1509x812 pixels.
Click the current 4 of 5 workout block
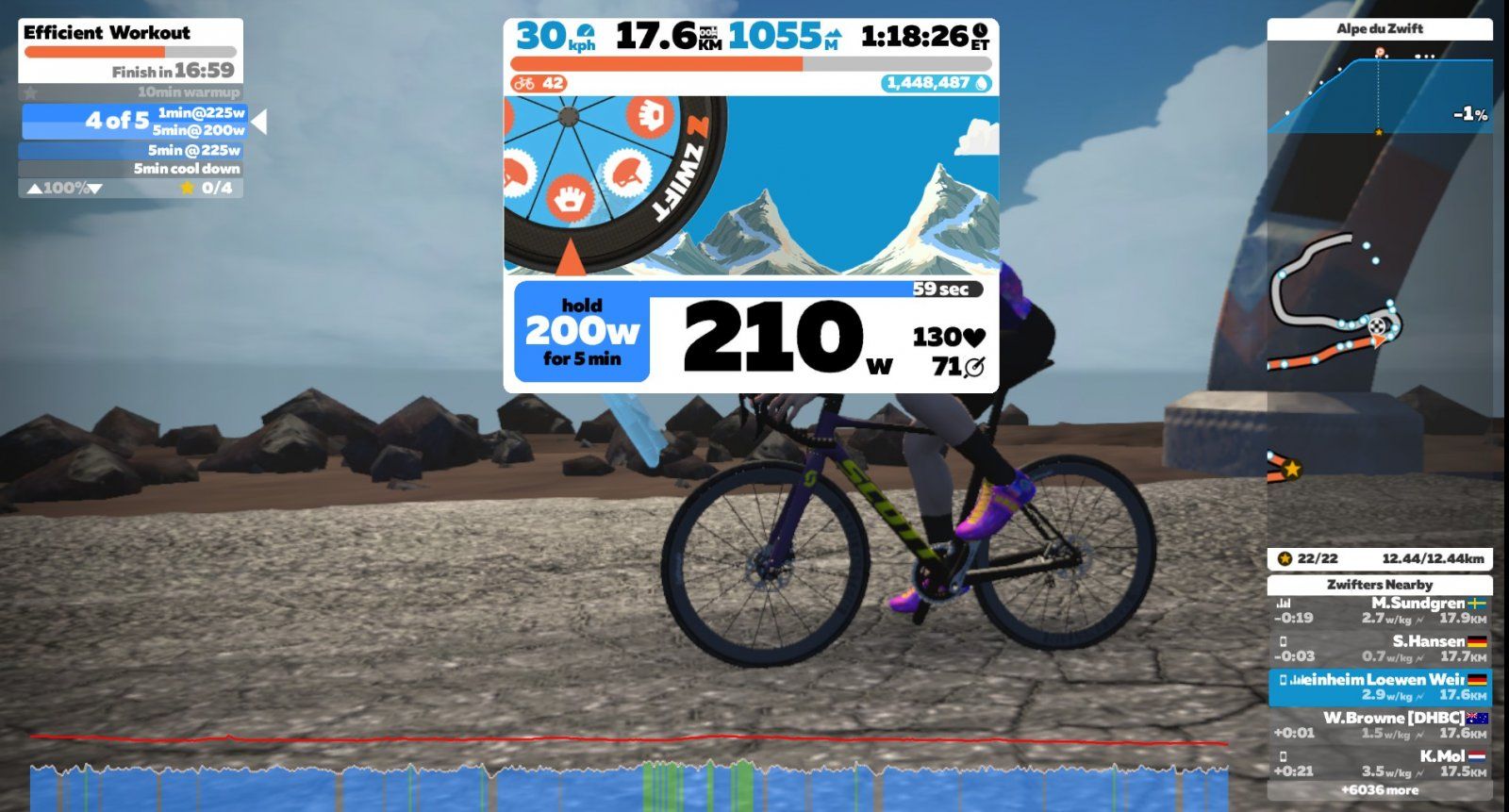[x=134, y=121]
